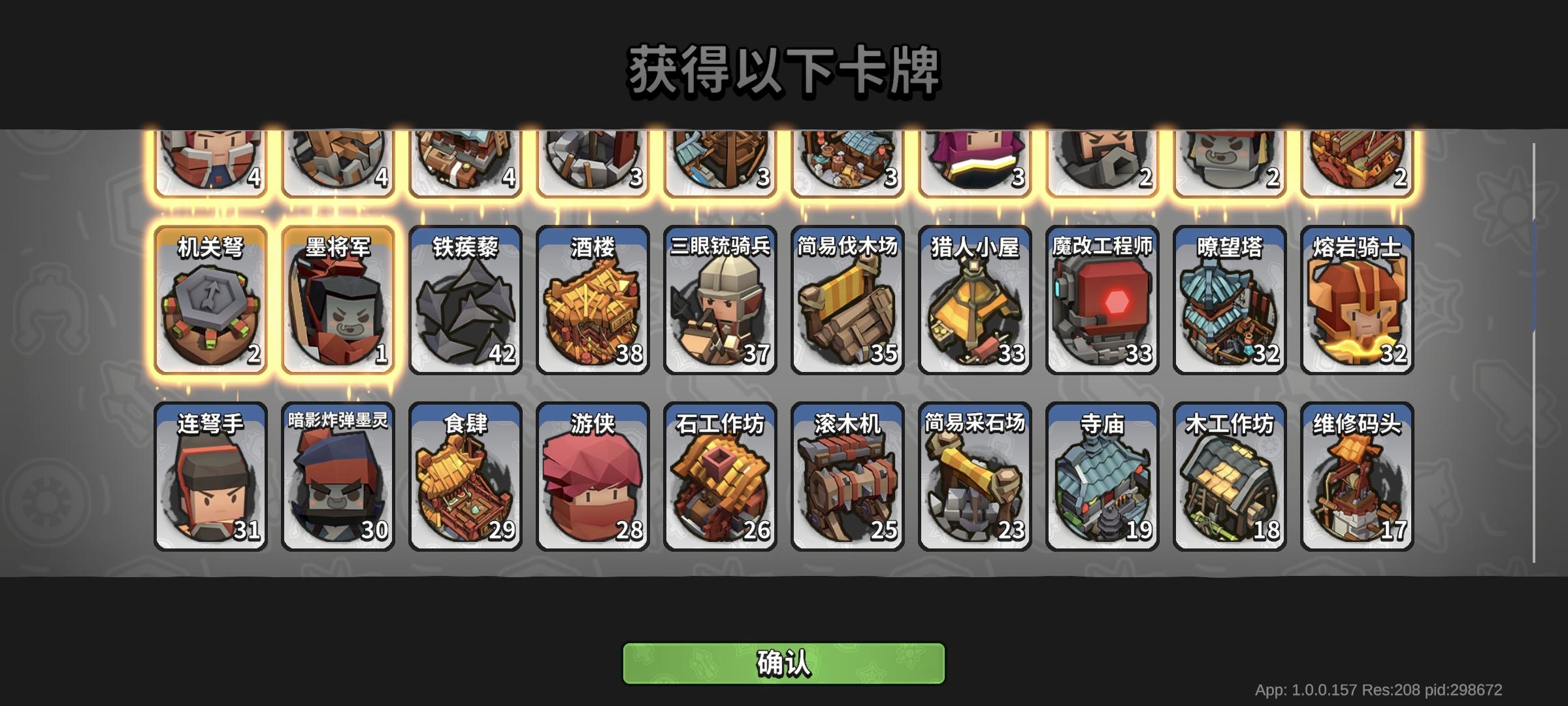Click the 连弩手 card
The image size is (1568, 706).
click(x=209, y=474)
